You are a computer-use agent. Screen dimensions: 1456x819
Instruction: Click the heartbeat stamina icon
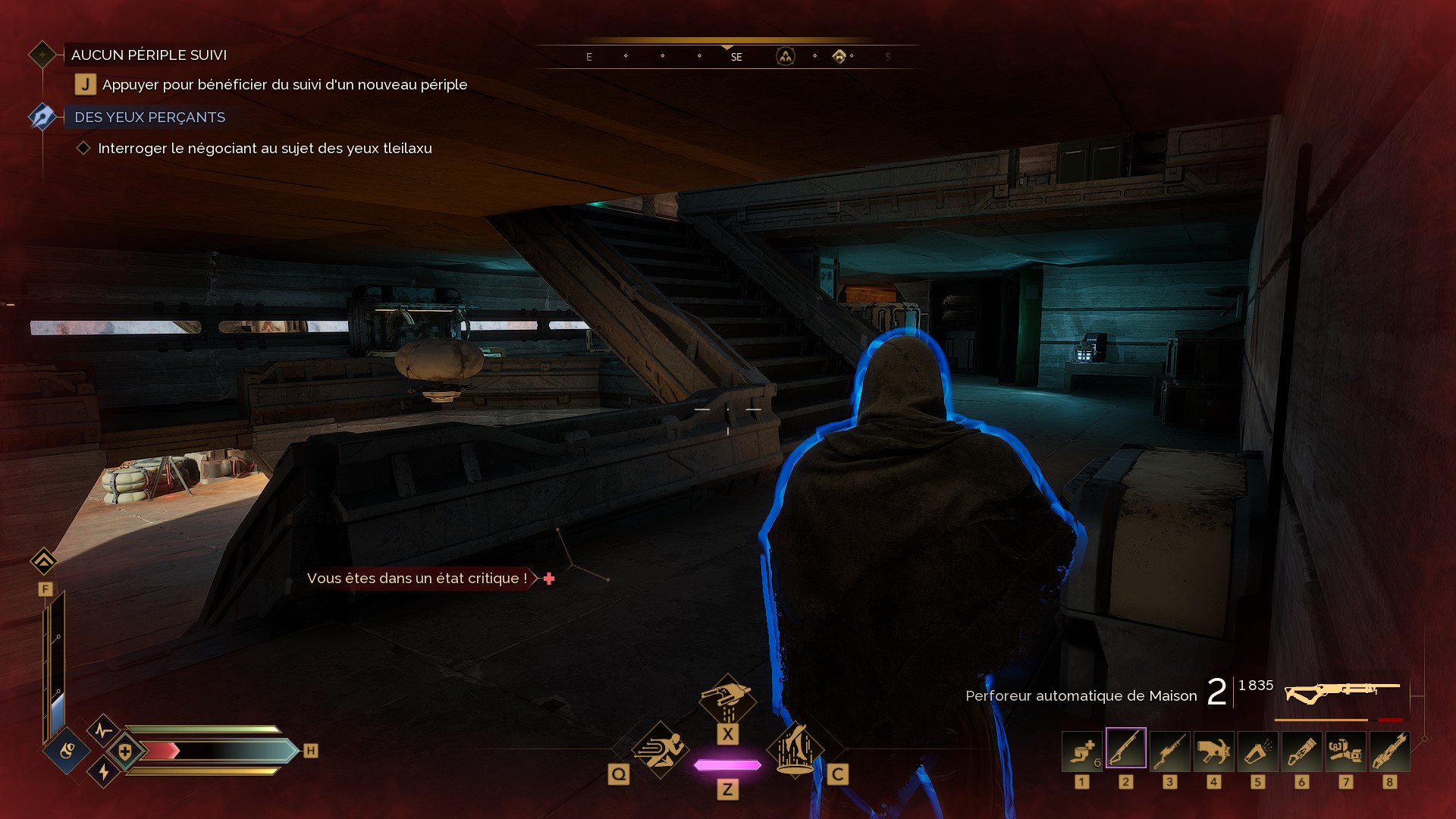tap(103, 731)
